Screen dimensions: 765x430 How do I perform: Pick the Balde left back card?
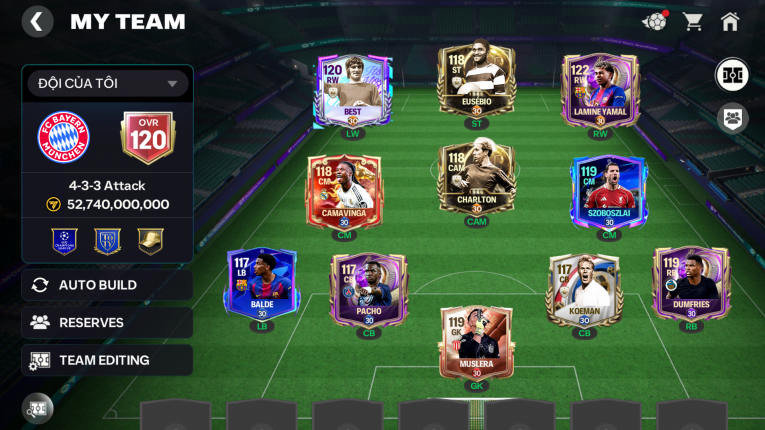coord(261,286)
